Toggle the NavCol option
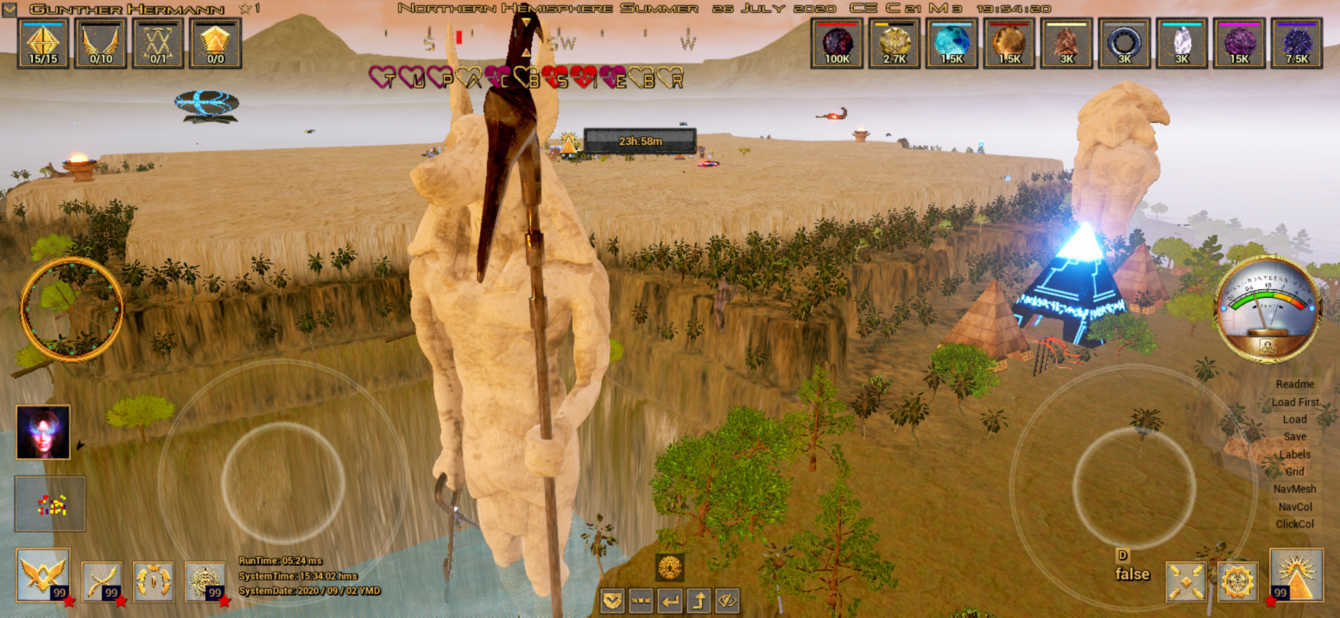1340x618 pixels. (1295, 507)
